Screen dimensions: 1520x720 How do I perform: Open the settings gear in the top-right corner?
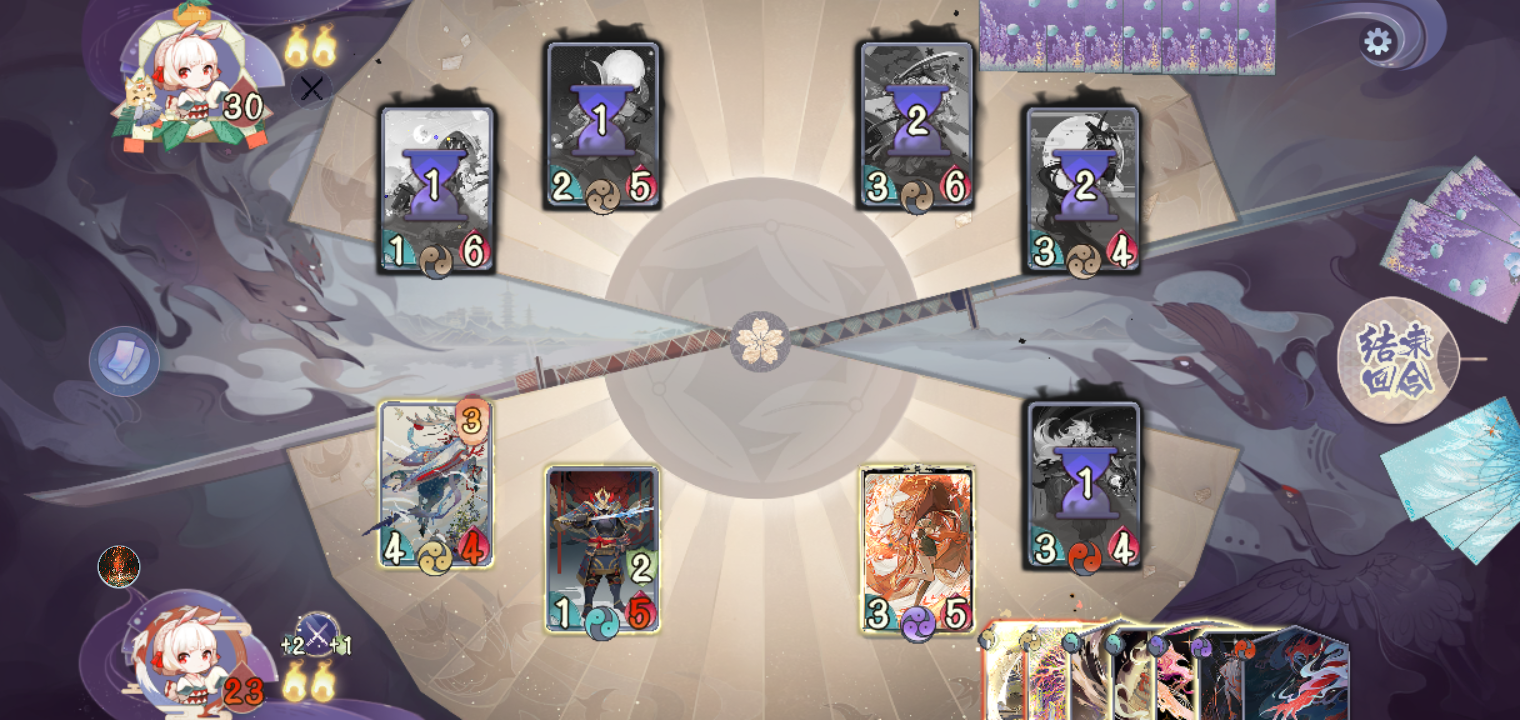pos(1378,42)
